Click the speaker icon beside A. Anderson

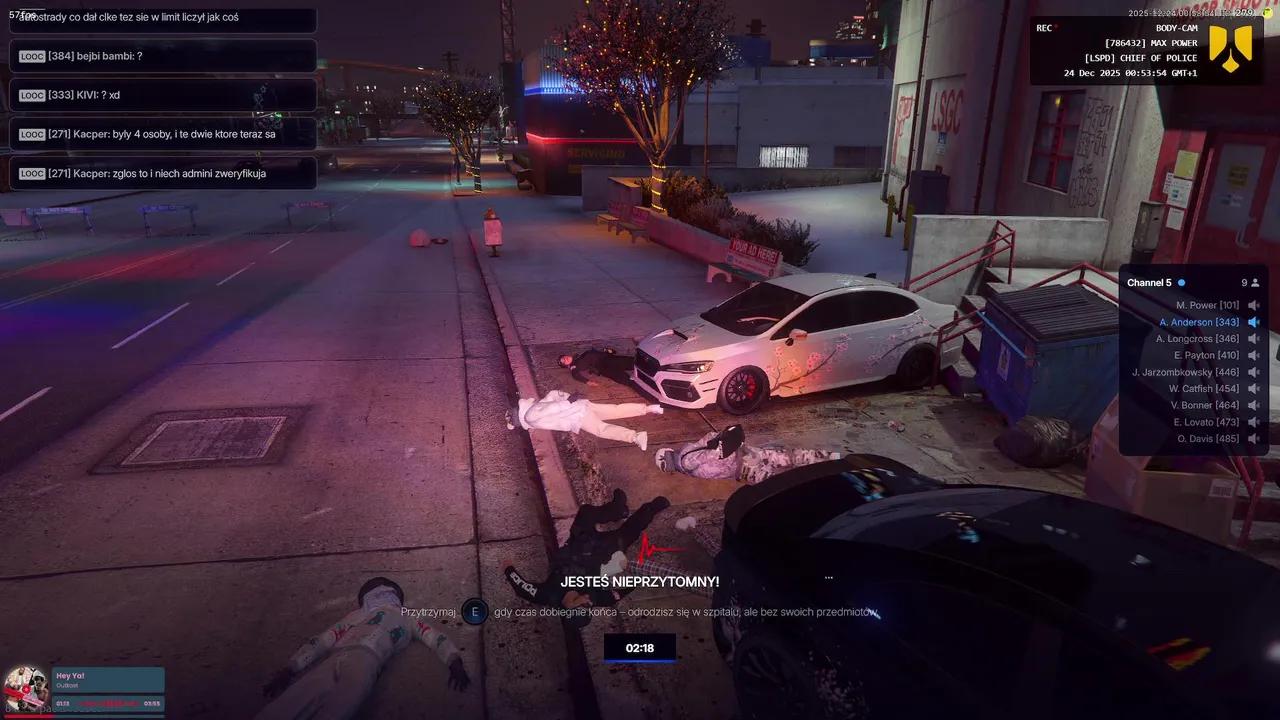click(1254, 322)
